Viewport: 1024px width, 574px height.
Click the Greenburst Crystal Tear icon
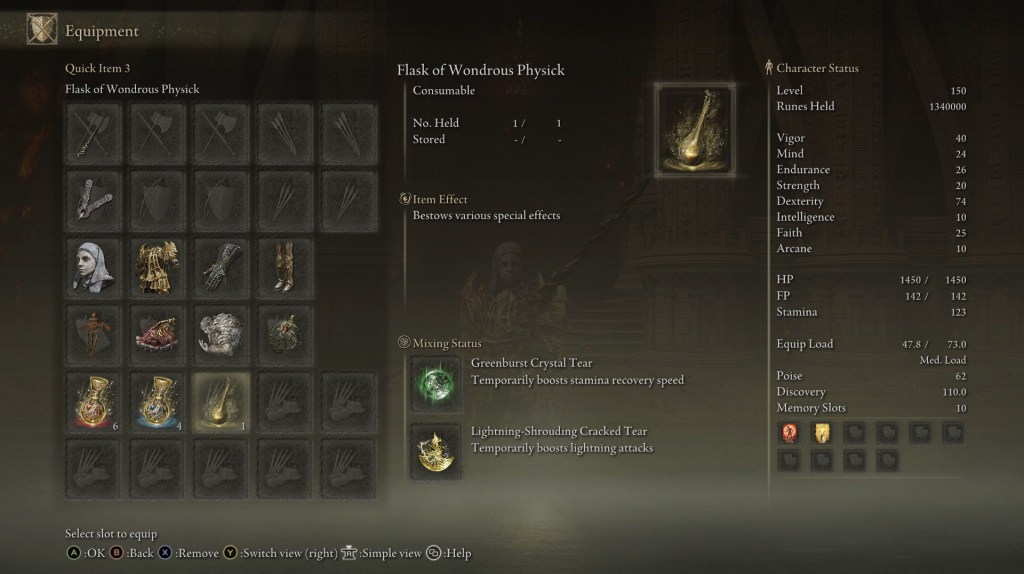[x=436, y=384]
